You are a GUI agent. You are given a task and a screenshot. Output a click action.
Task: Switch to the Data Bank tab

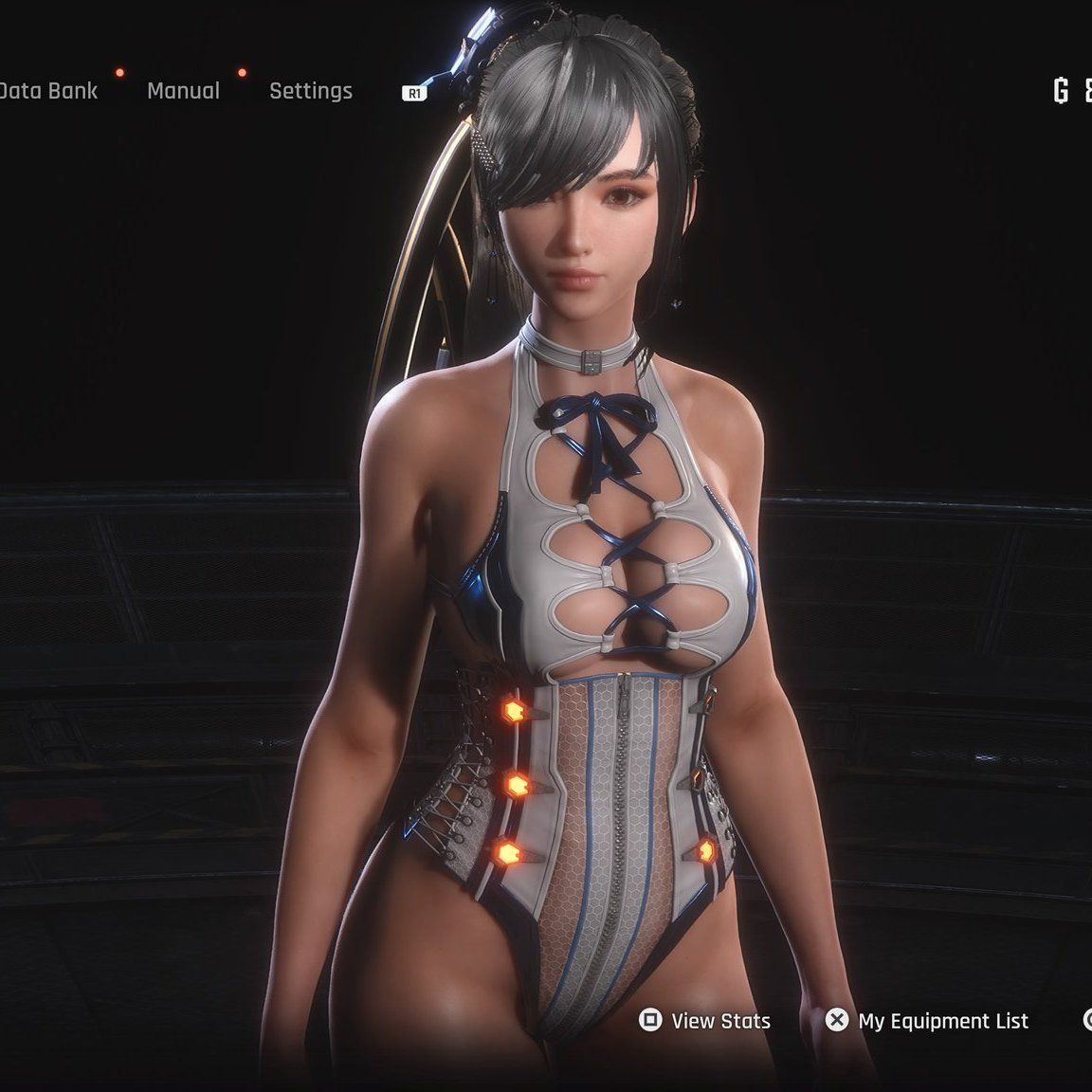[47, 91]
